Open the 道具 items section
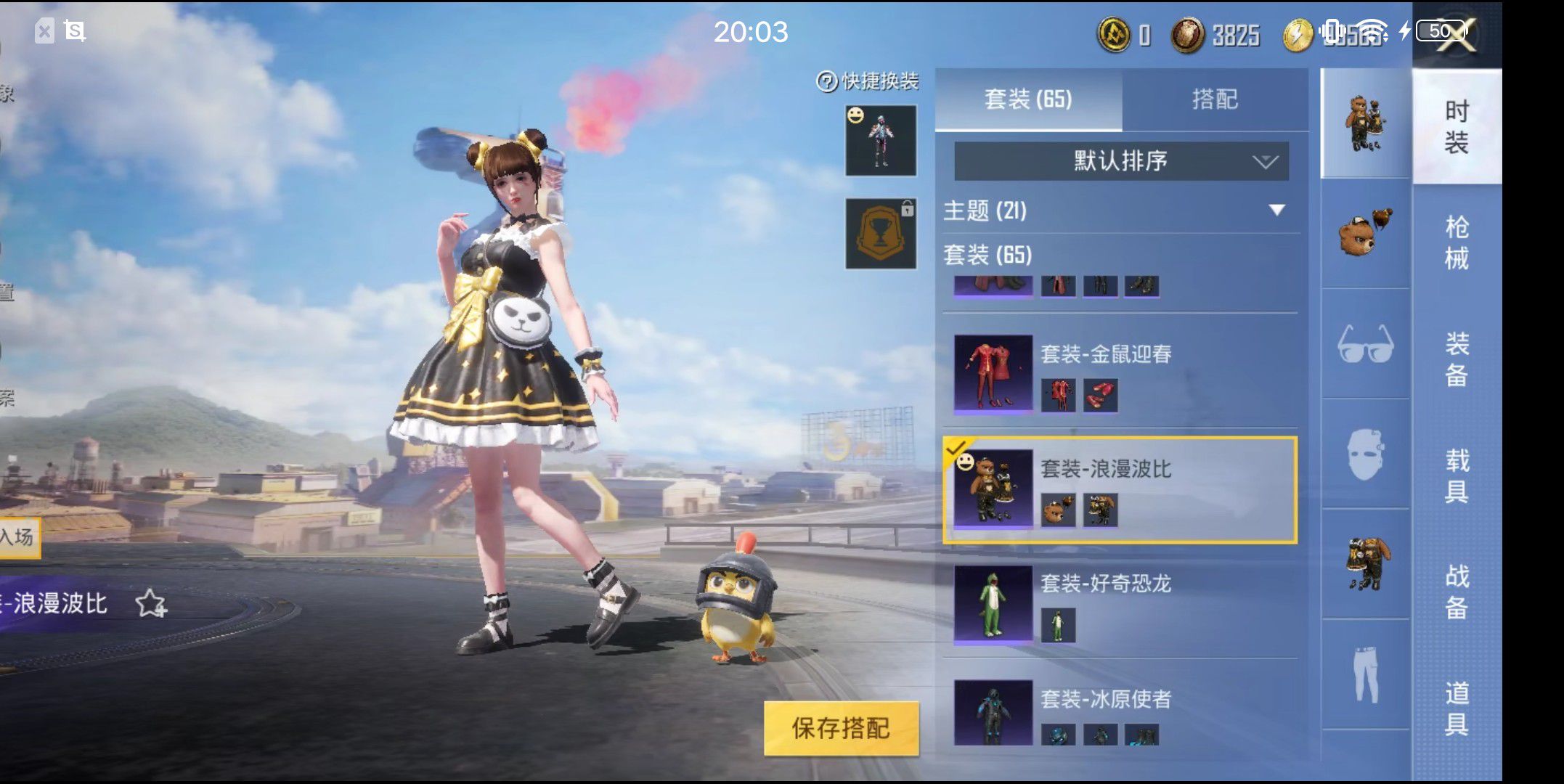 (x=1456, y=701)
